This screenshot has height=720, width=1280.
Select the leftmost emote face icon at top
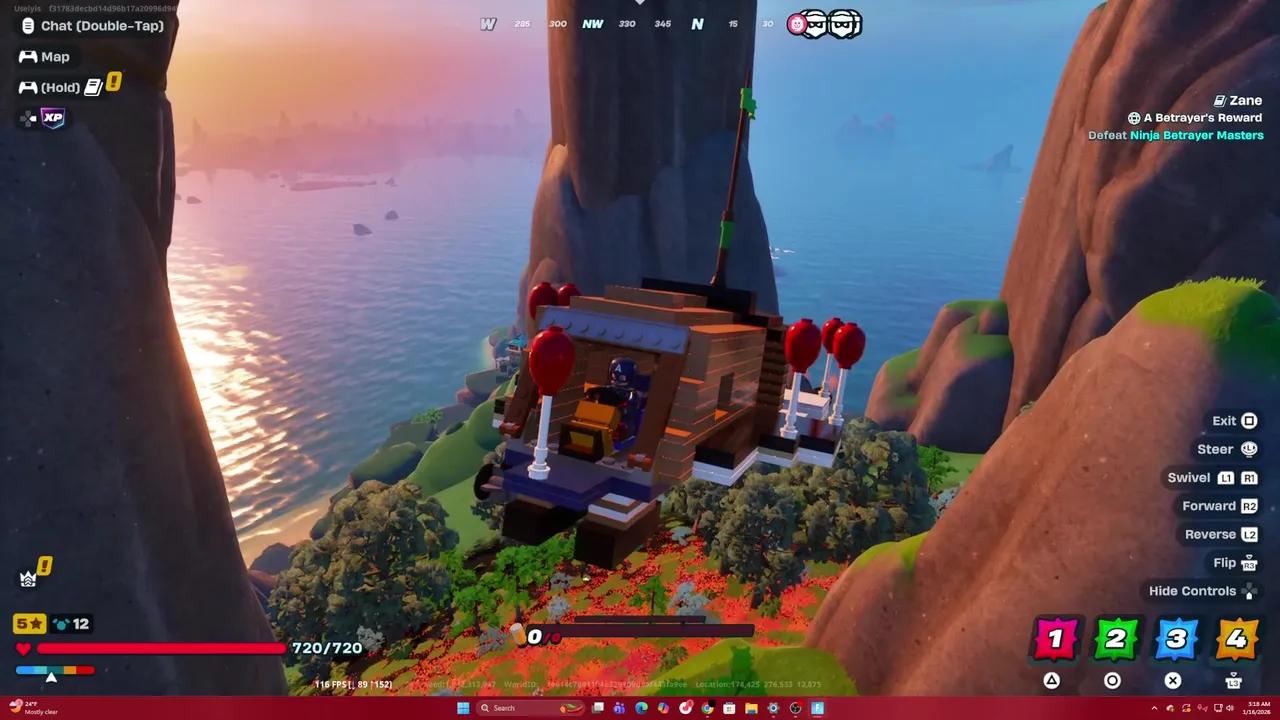[x=795, y=23]
